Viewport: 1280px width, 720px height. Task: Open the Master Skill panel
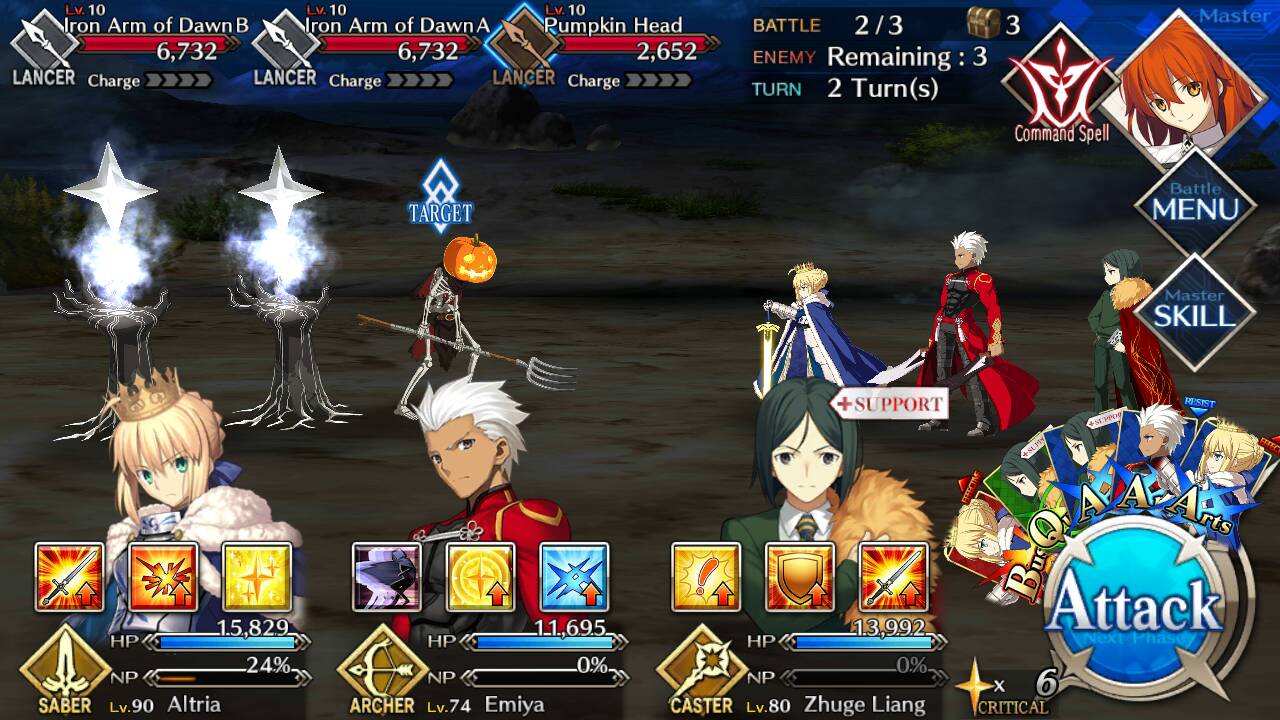pos(1194,310)
